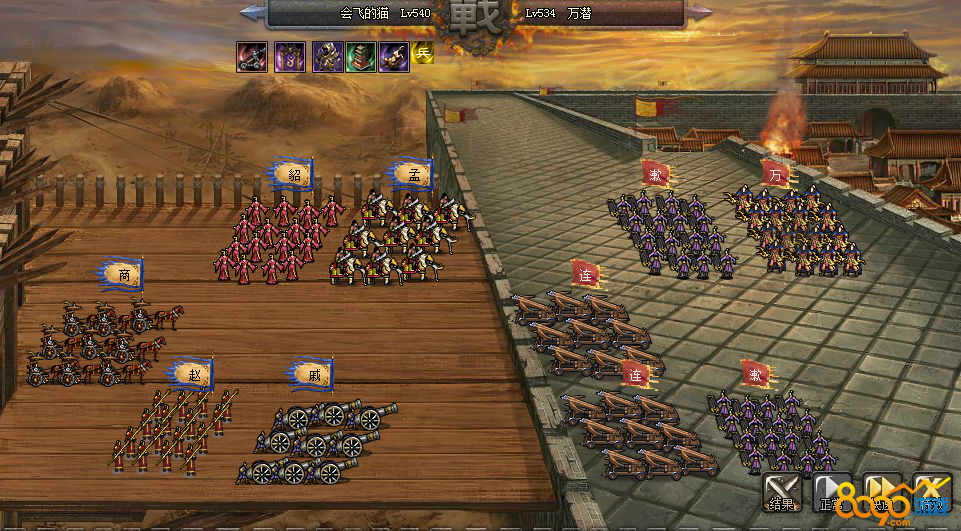Open the purple banner buff icon

pos(290,56)
